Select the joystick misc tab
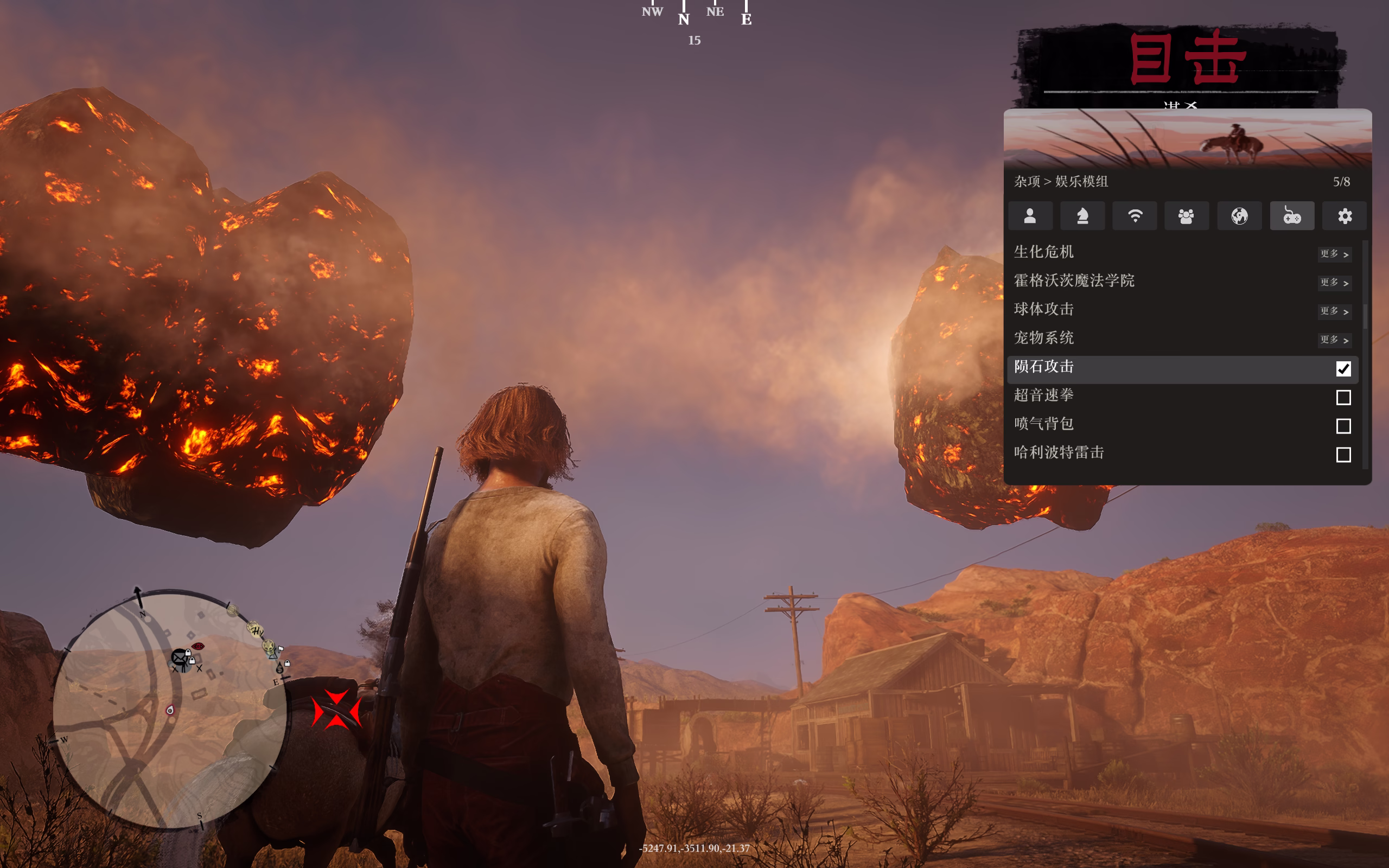The height and width of the screenshot is (868, 1389). point(1292,216)
